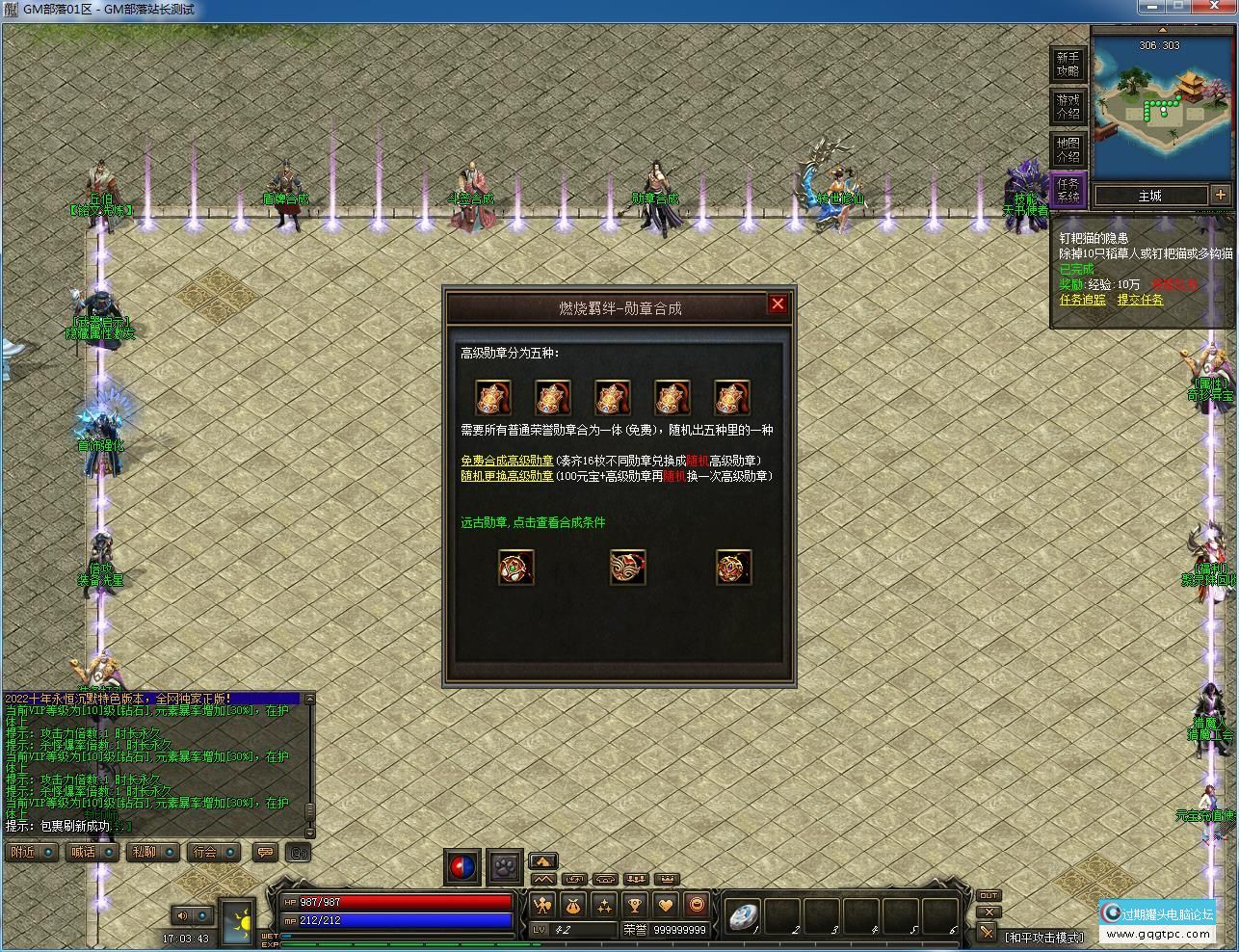
Task: Click the first ancient medal icon in dialog
Action: point(516,567)
